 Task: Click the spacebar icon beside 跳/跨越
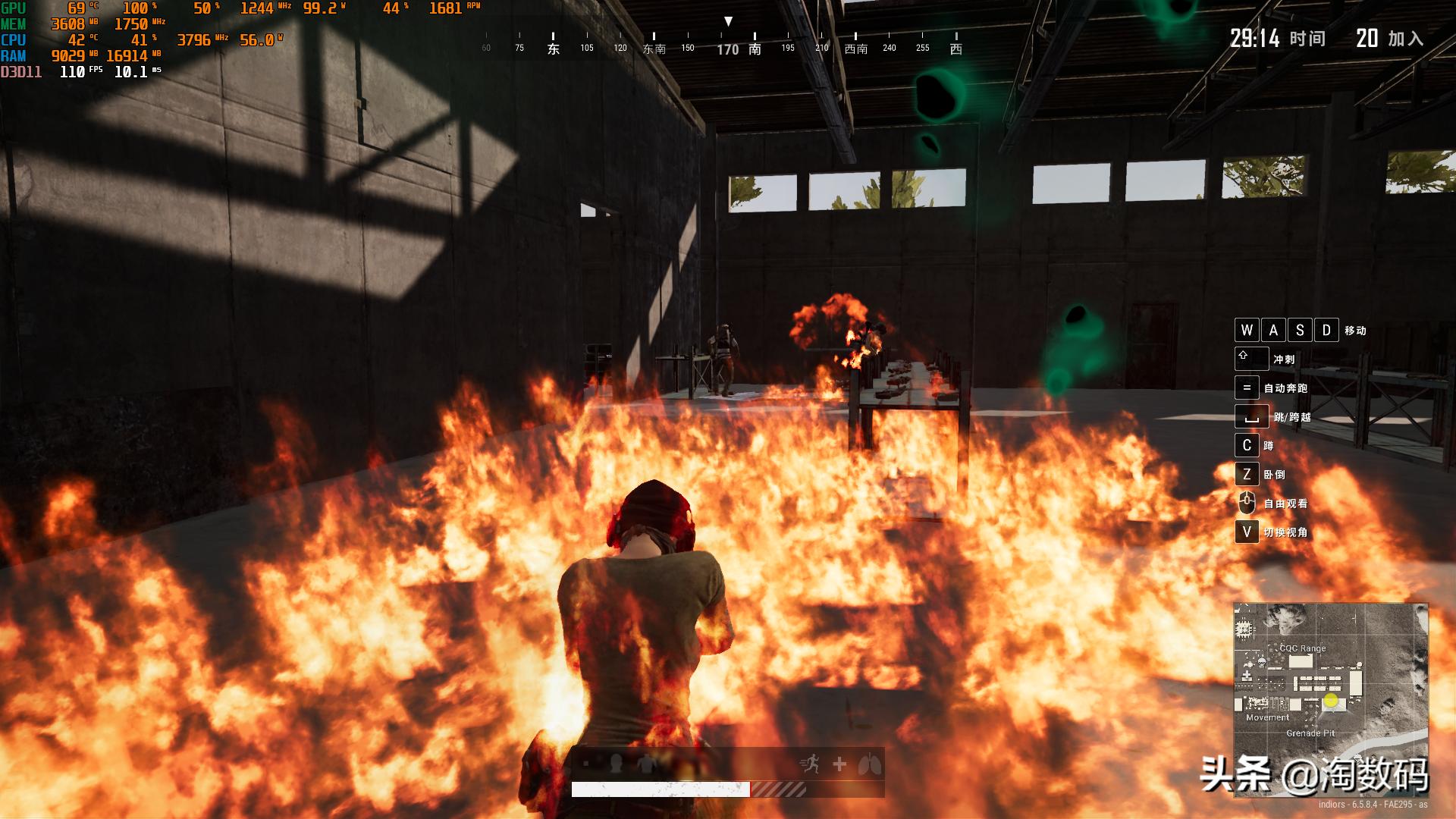(x=1251, y=418)
